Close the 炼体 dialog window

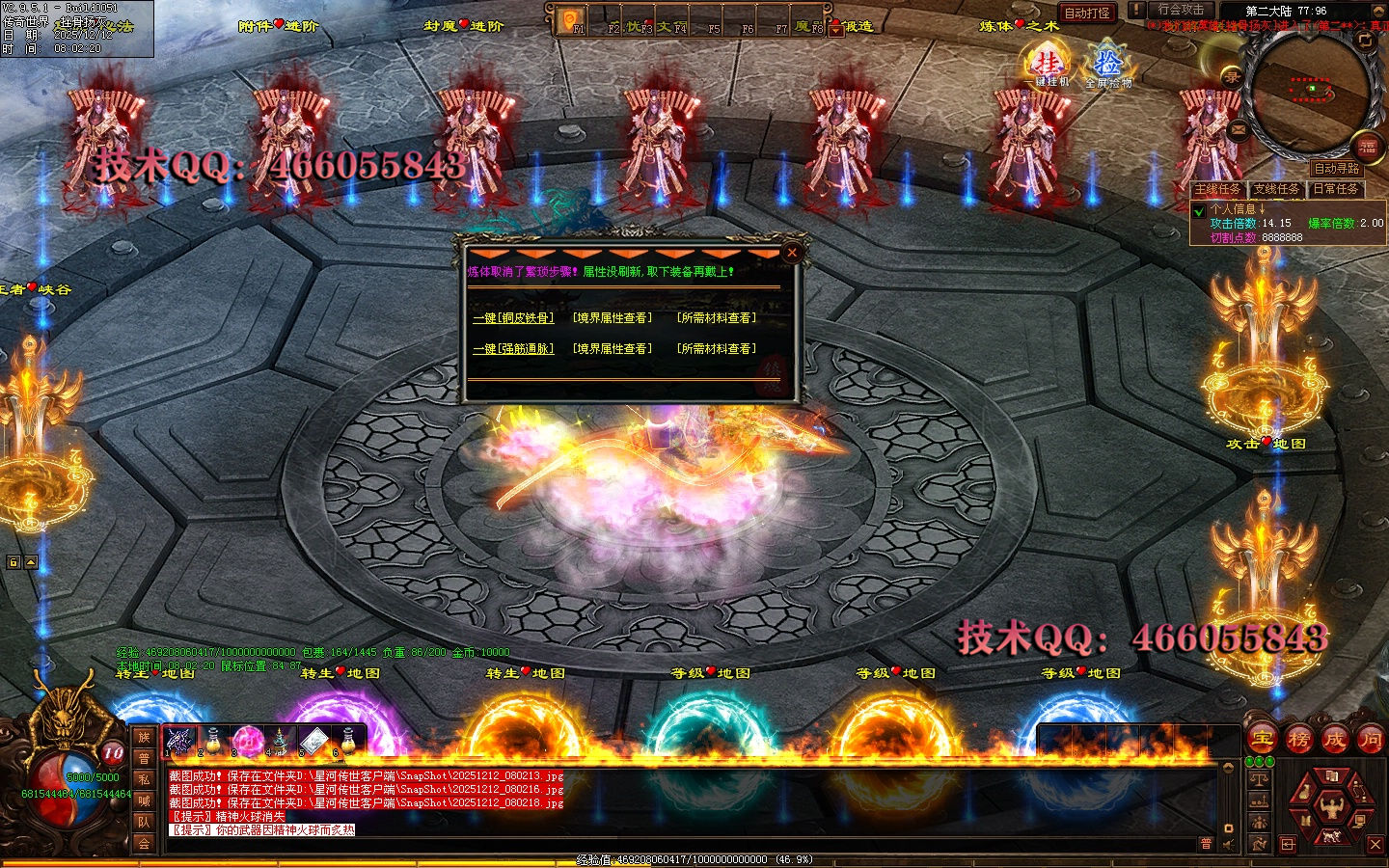pos(792,253)
